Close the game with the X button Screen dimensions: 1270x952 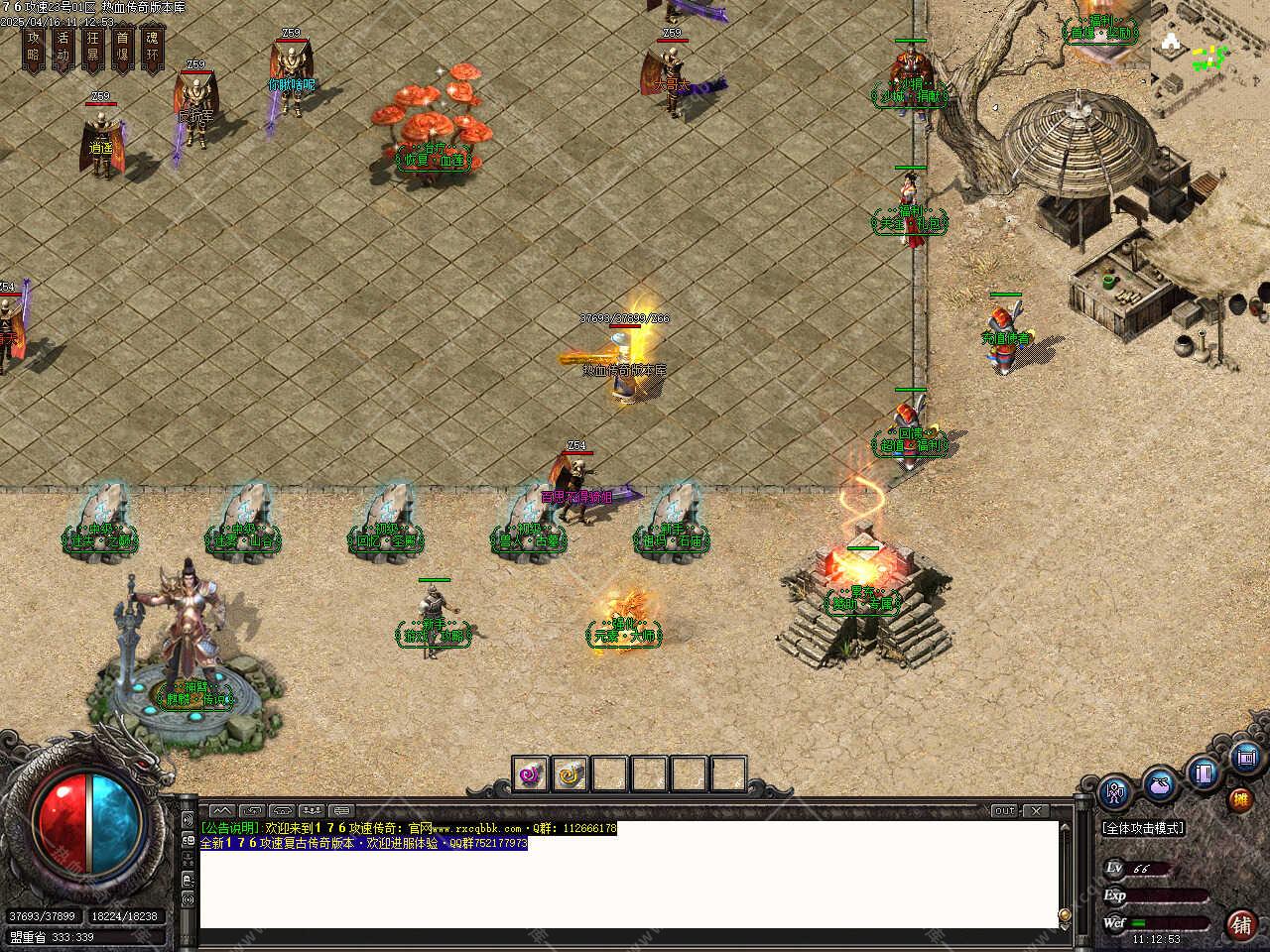[x=1034, y=811]
